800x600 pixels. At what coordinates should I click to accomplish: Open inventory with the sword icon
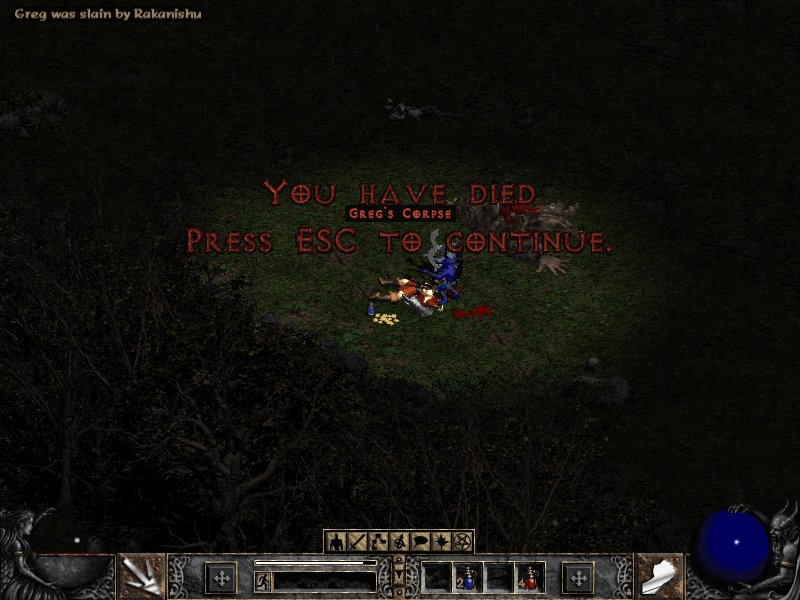point(357,541)
